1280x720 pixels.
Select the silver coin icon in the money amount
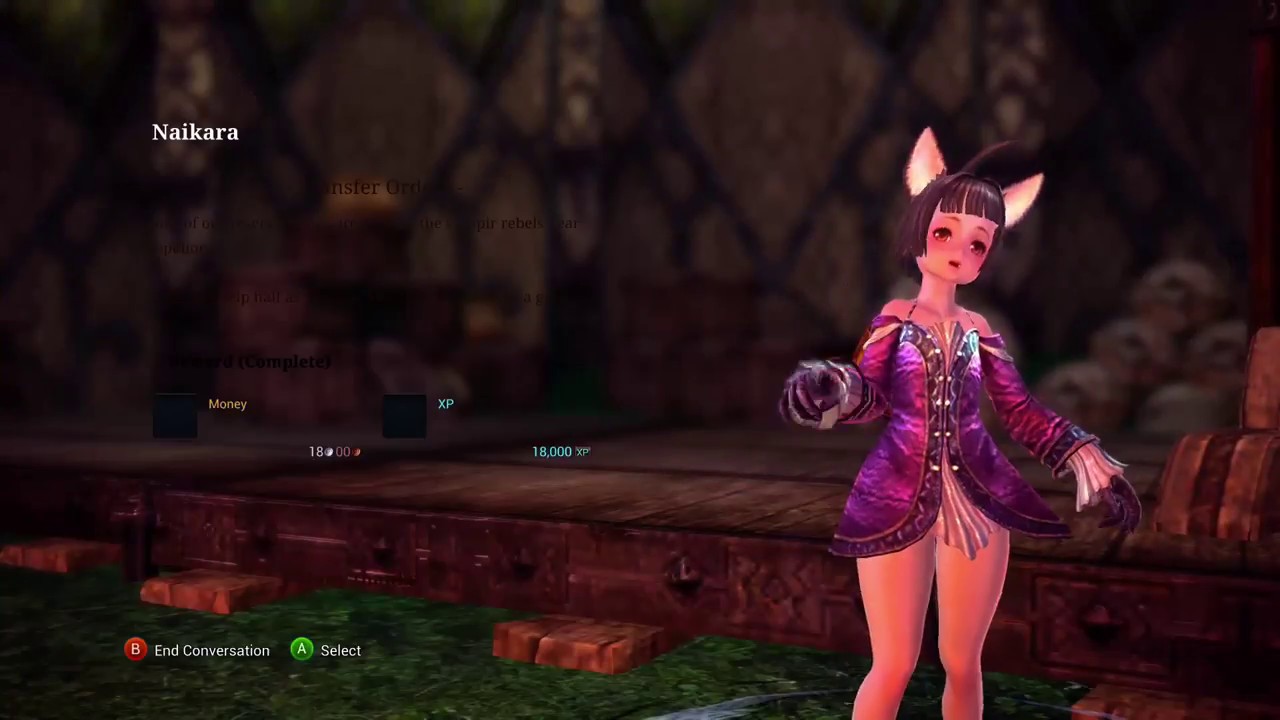(x=356, y=451)
